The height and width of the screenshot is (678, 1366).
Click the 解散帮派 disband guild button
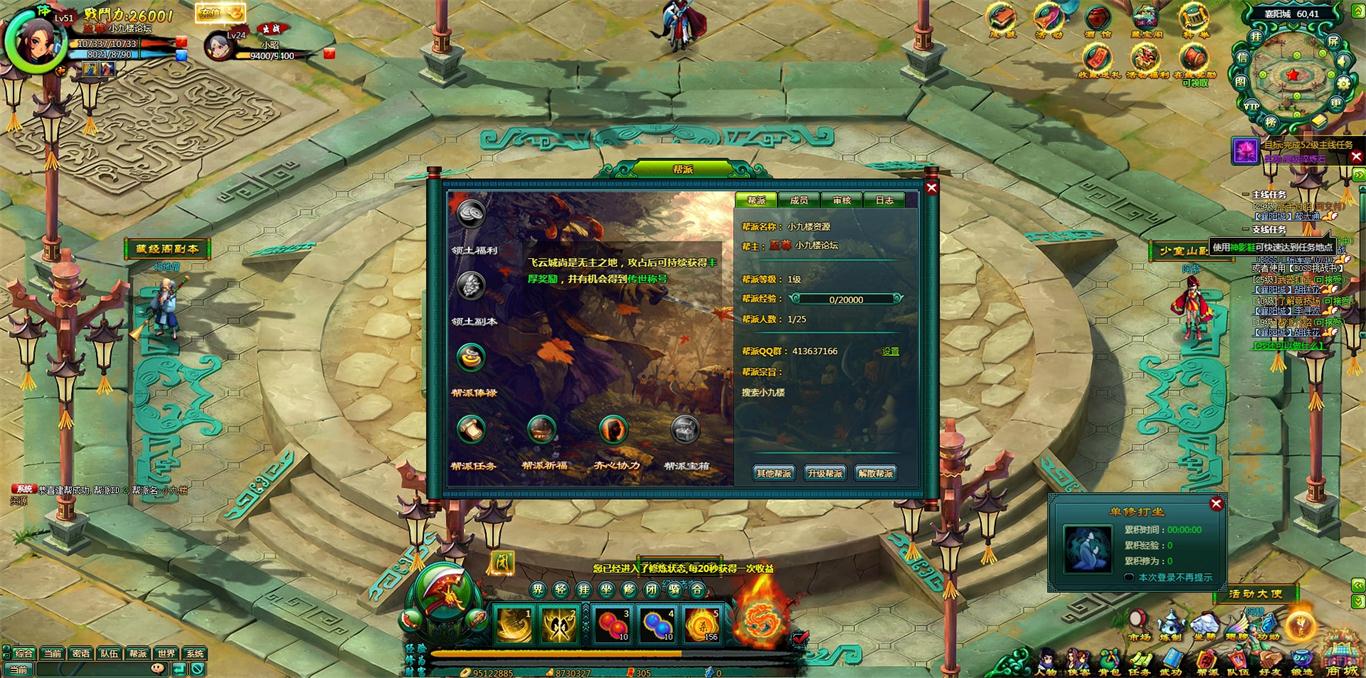click(876, 473)
